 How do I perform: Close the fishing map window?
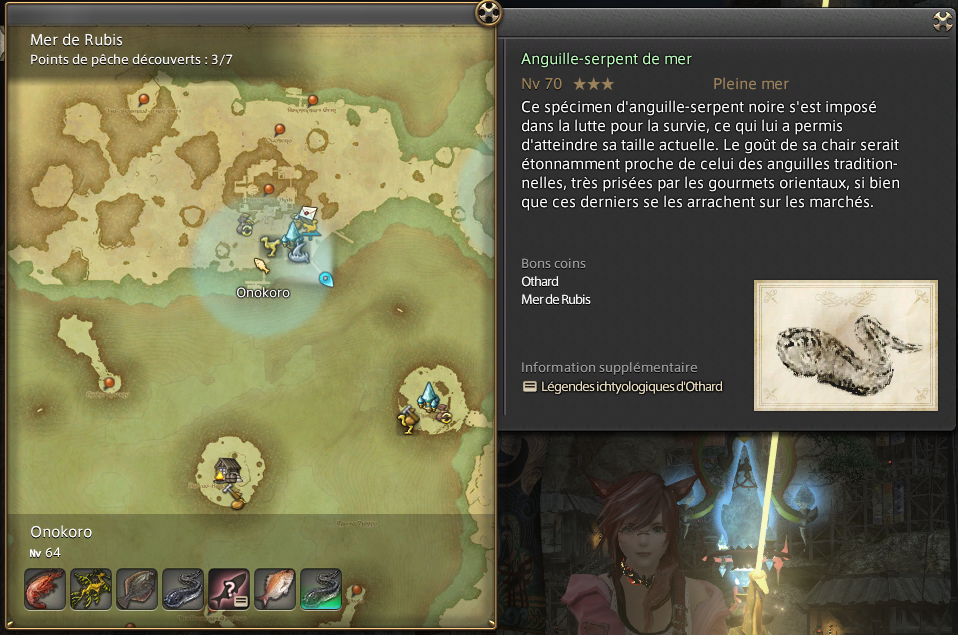[x=487, y=13]
